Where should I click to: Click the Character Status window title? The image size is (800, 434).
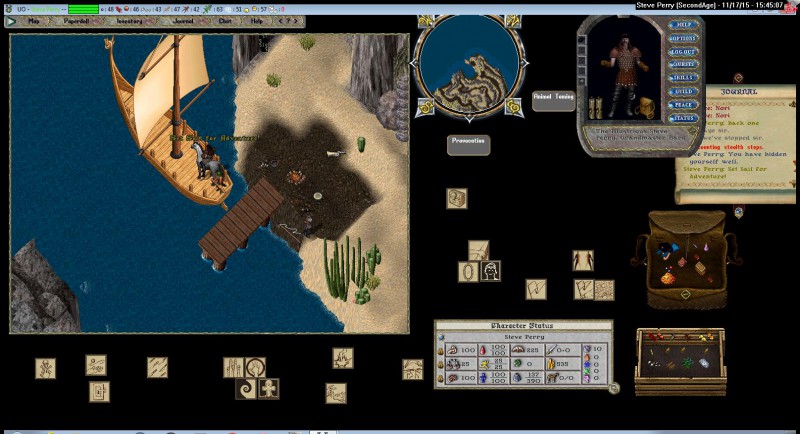point(522,326)
